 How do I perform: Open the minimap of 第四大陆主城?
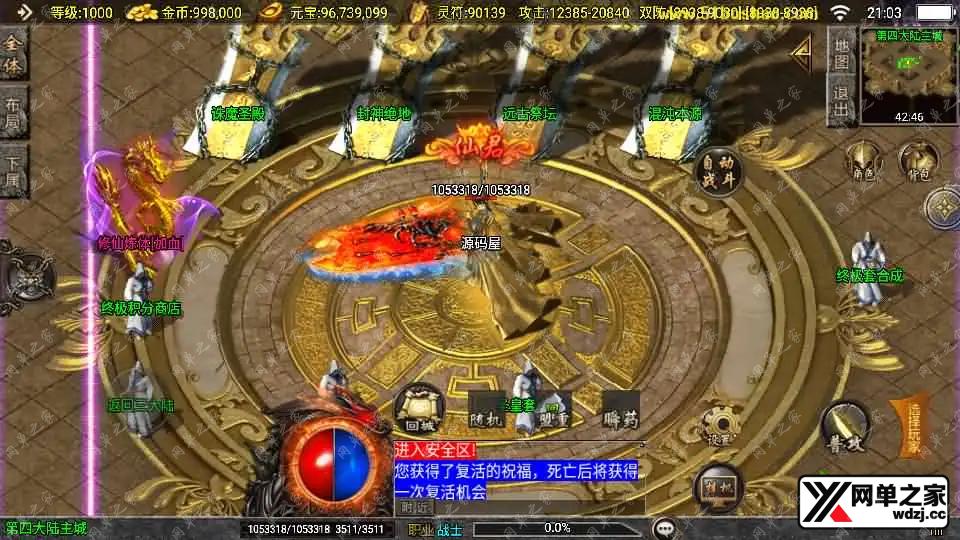pos(908,77)
